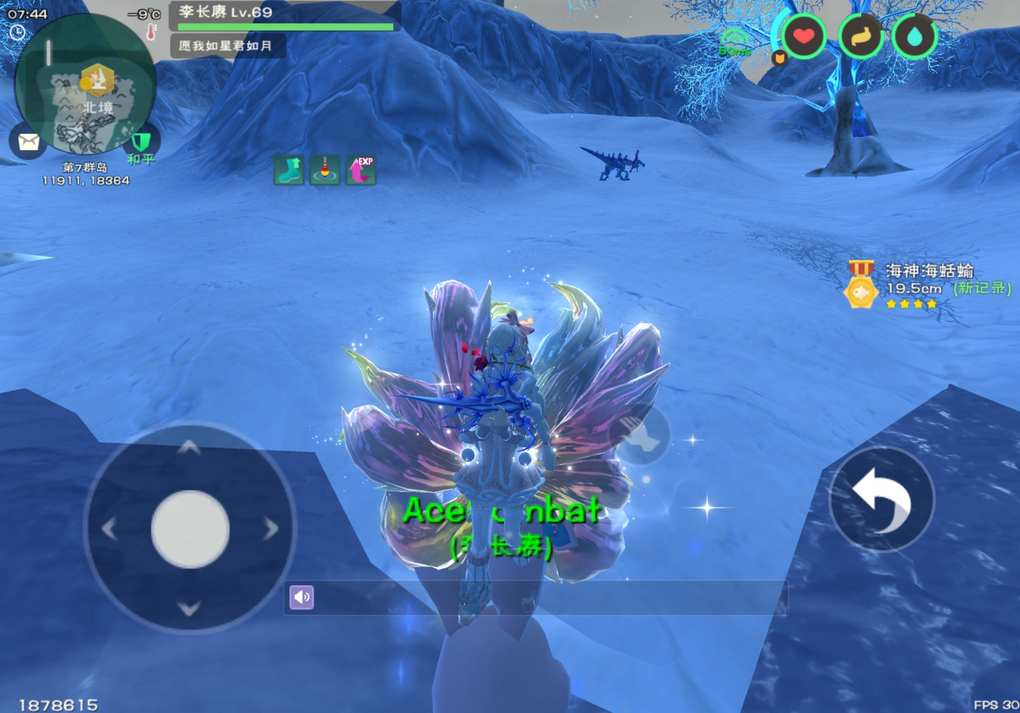Image resolution: width=1020 pixels, height=713 pixels.
Task: Check the water drop thirst status icon
Action: (x=914, y=38)
